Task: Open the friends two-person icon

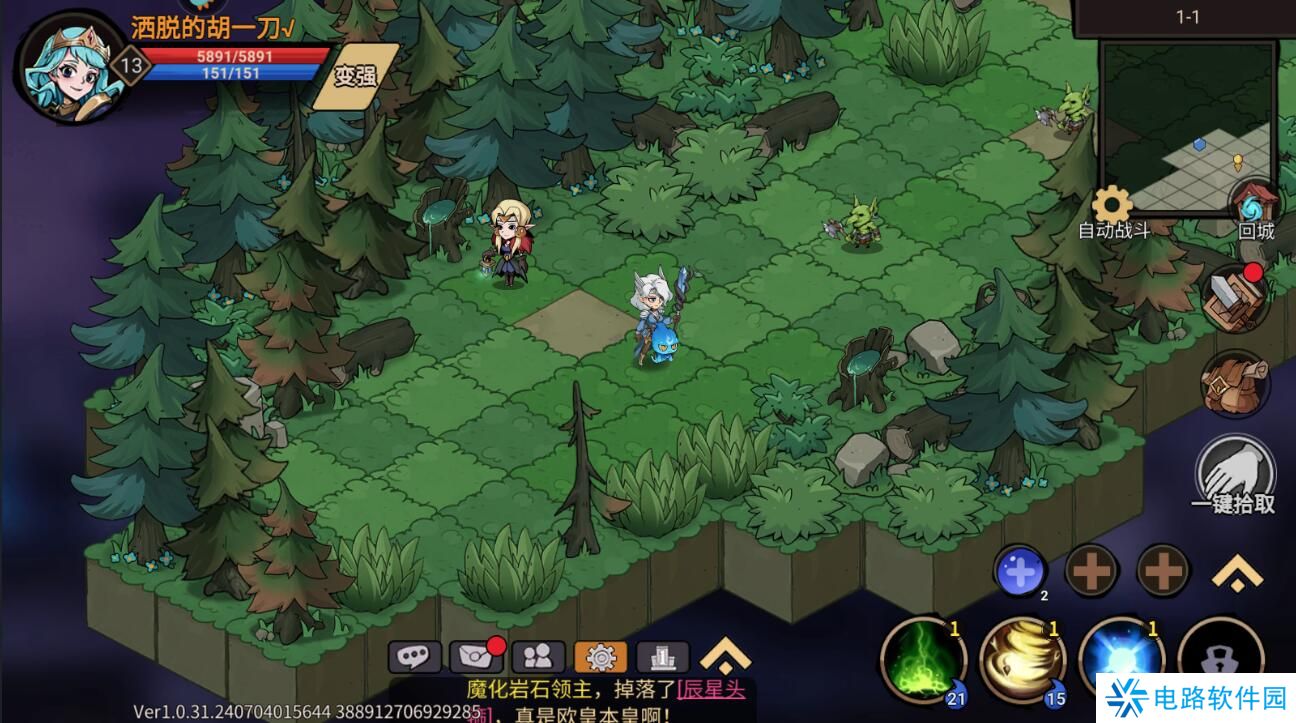Action: (x=538, y=657)
